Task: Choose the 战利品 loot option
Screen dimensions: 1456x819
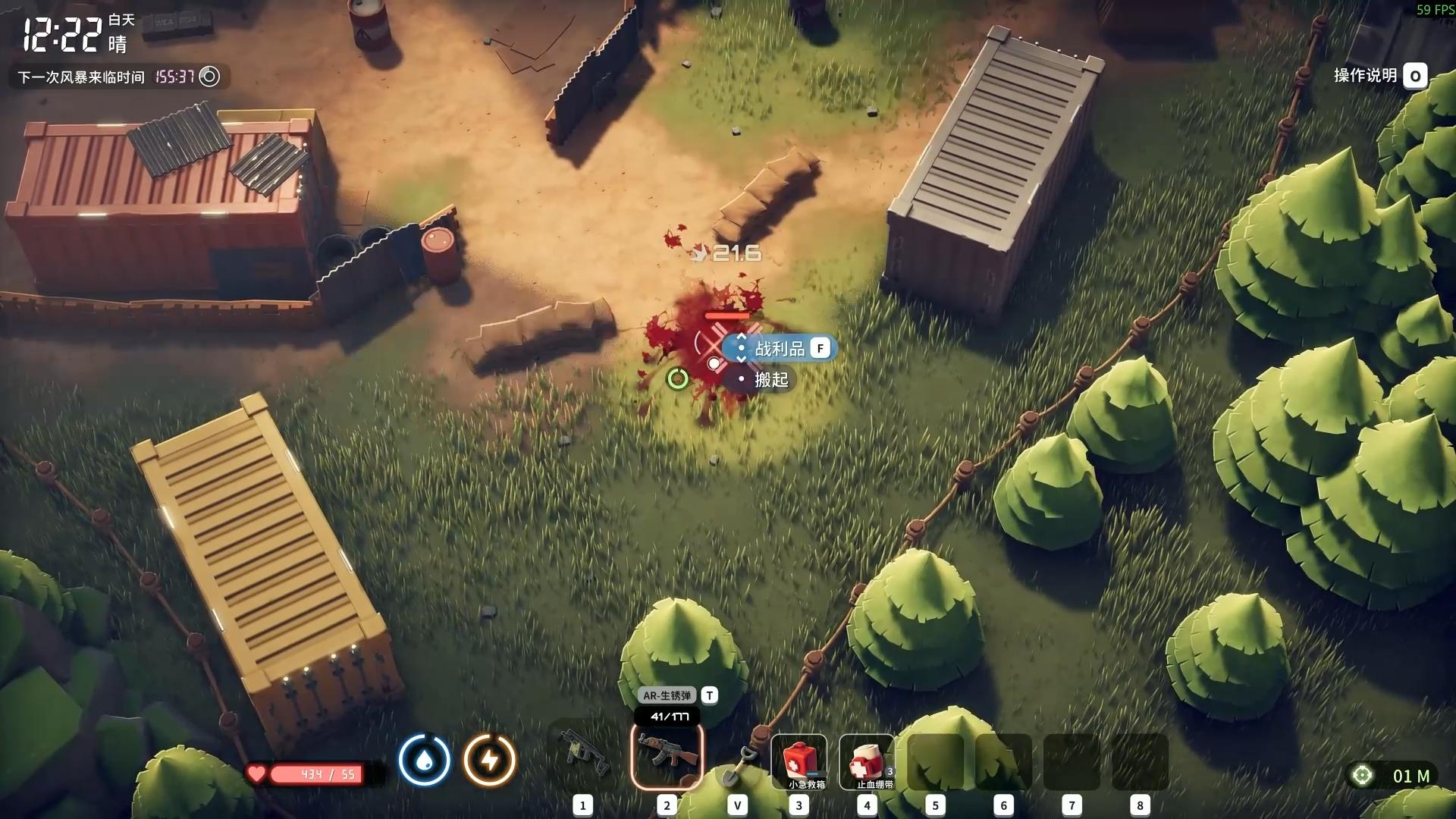Action: point(780,349)
